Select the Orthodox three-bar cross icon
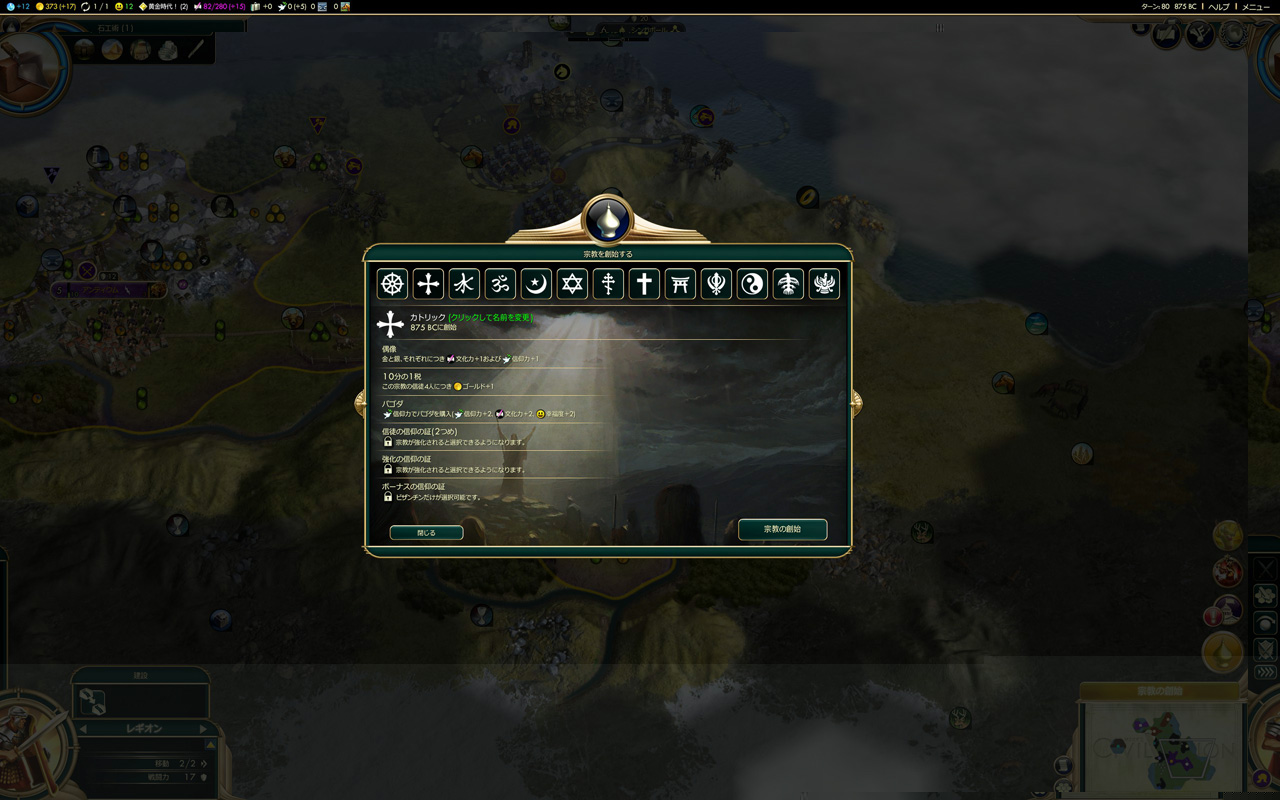Image resolution: width=1280 pixels, height=800 pixels. tap(608, 284)
